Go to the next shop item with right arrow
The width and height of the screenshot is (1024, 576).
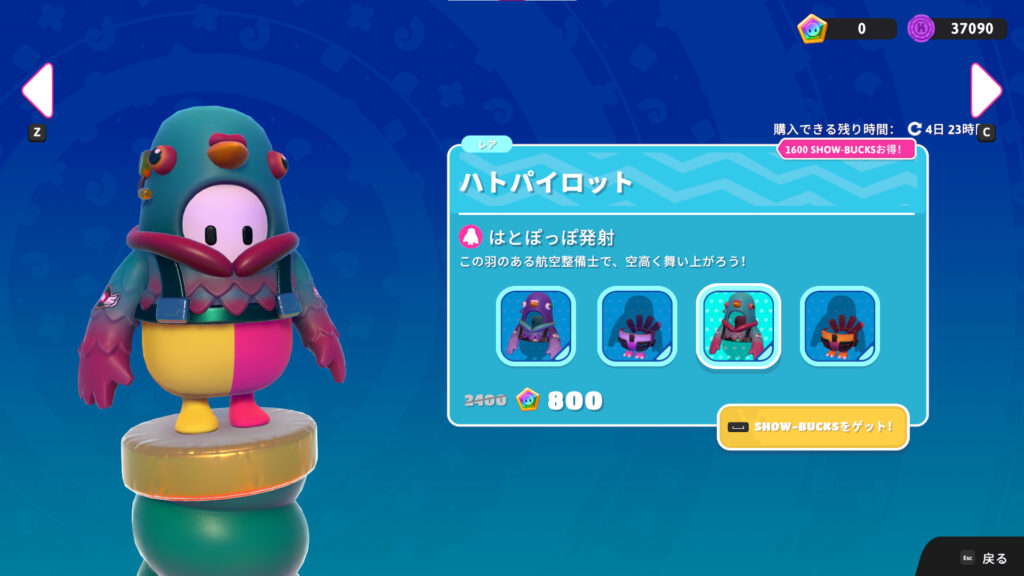pos(985,92)
